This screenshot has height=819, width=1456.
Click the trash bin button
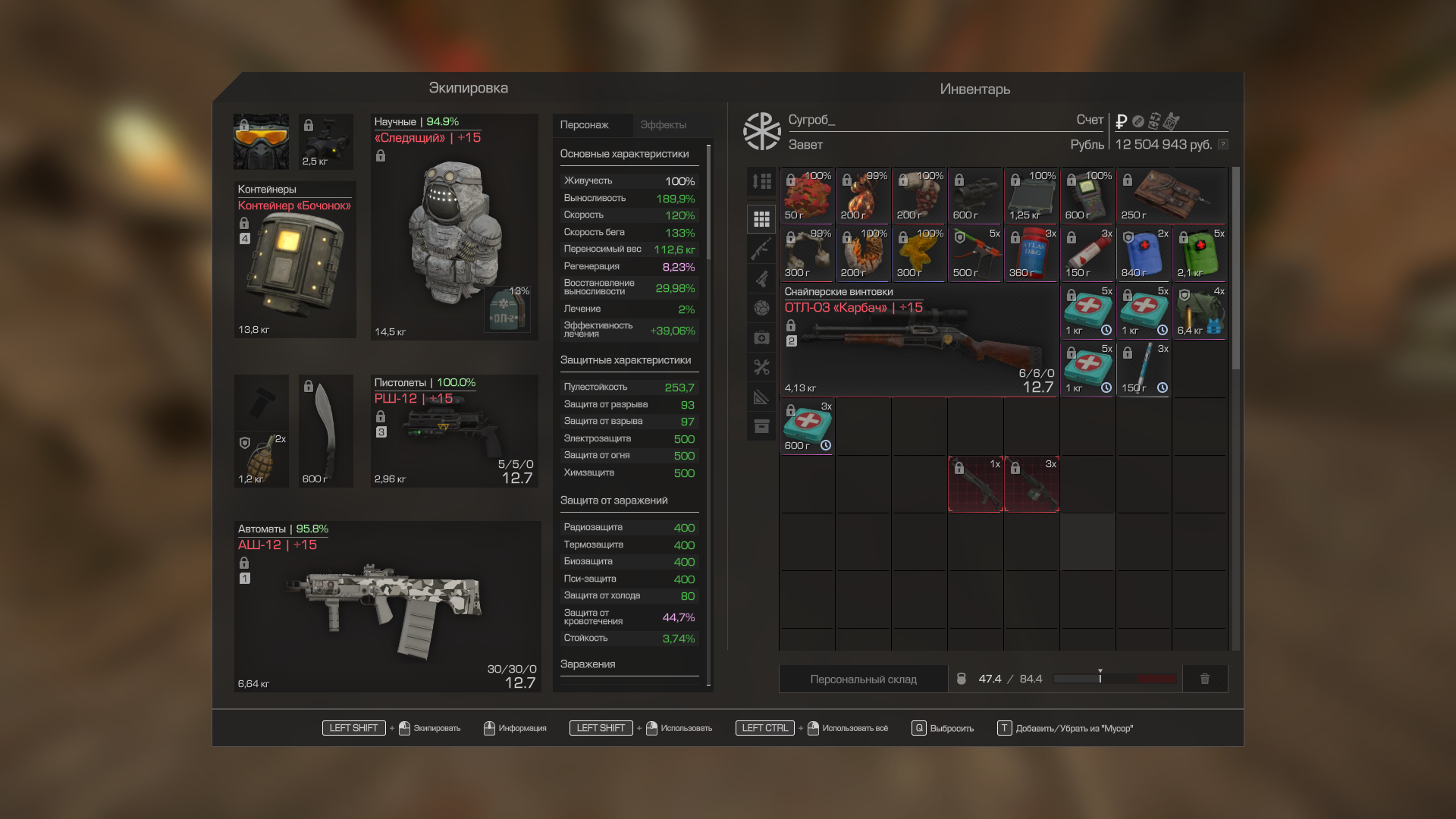tap(1204, 679)
